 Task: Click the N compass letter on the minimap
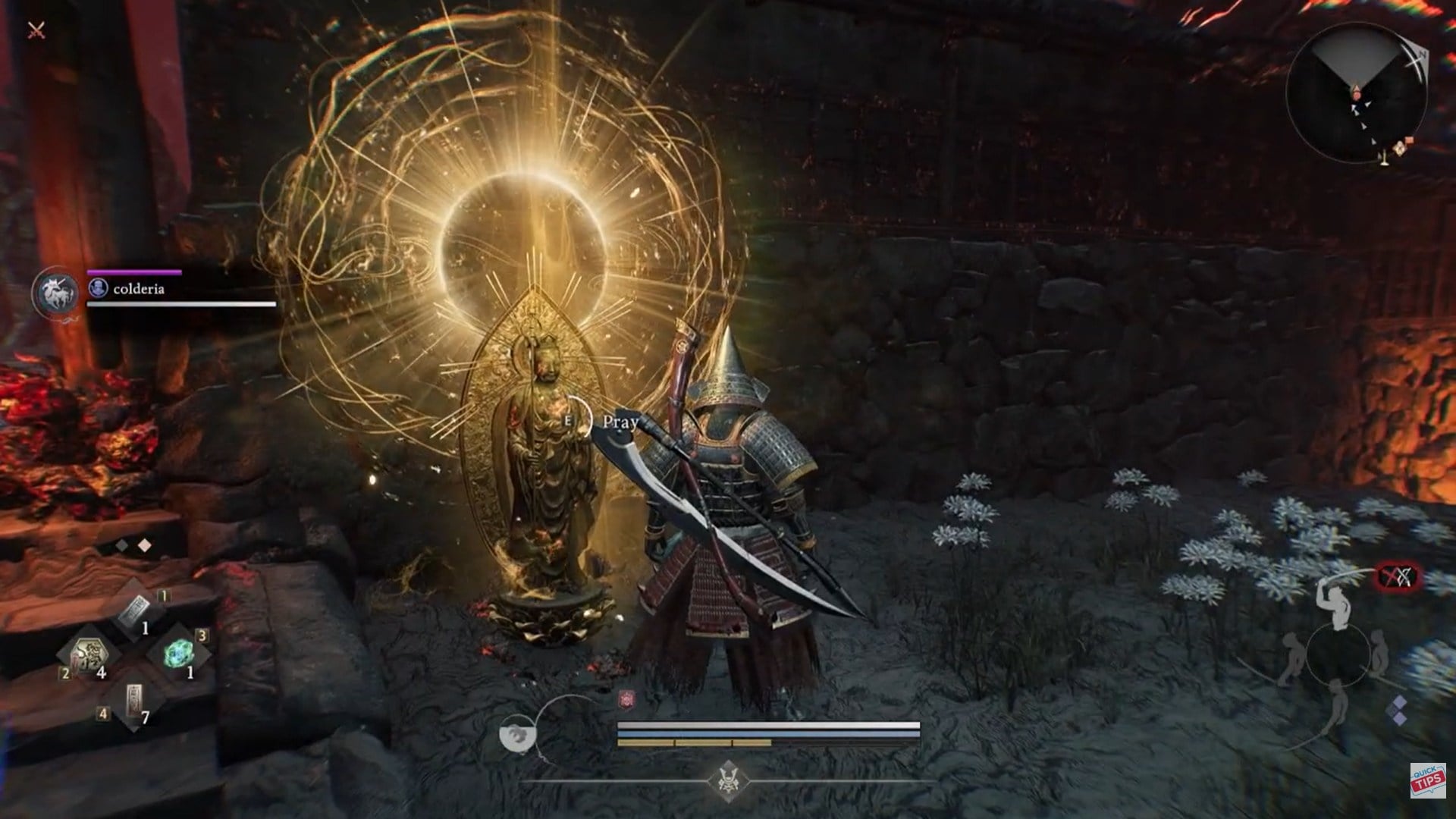point(1422,53)
